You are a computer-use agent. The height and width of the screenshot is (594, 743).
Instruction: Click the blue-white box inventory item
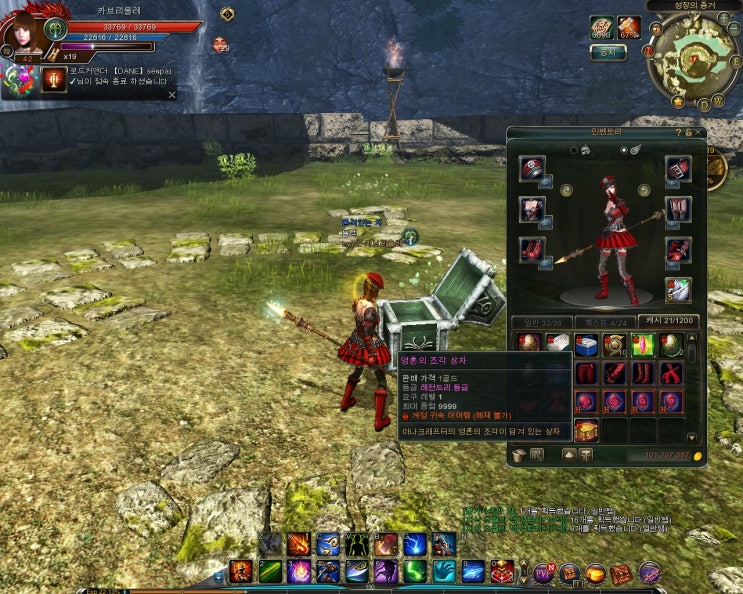(x=587, y=345)
